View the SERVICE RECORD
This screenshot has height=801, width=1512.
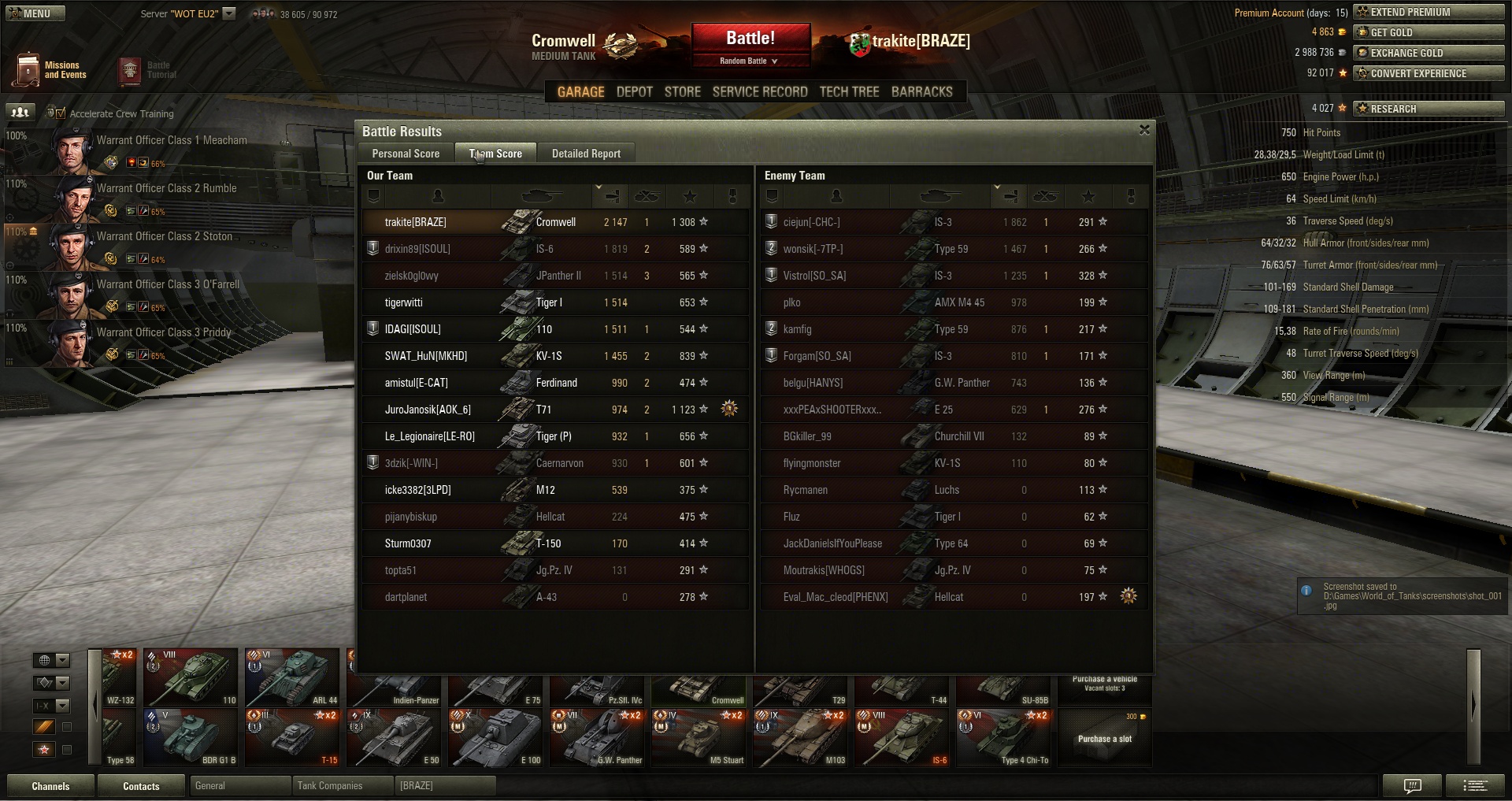click(759, 92)
